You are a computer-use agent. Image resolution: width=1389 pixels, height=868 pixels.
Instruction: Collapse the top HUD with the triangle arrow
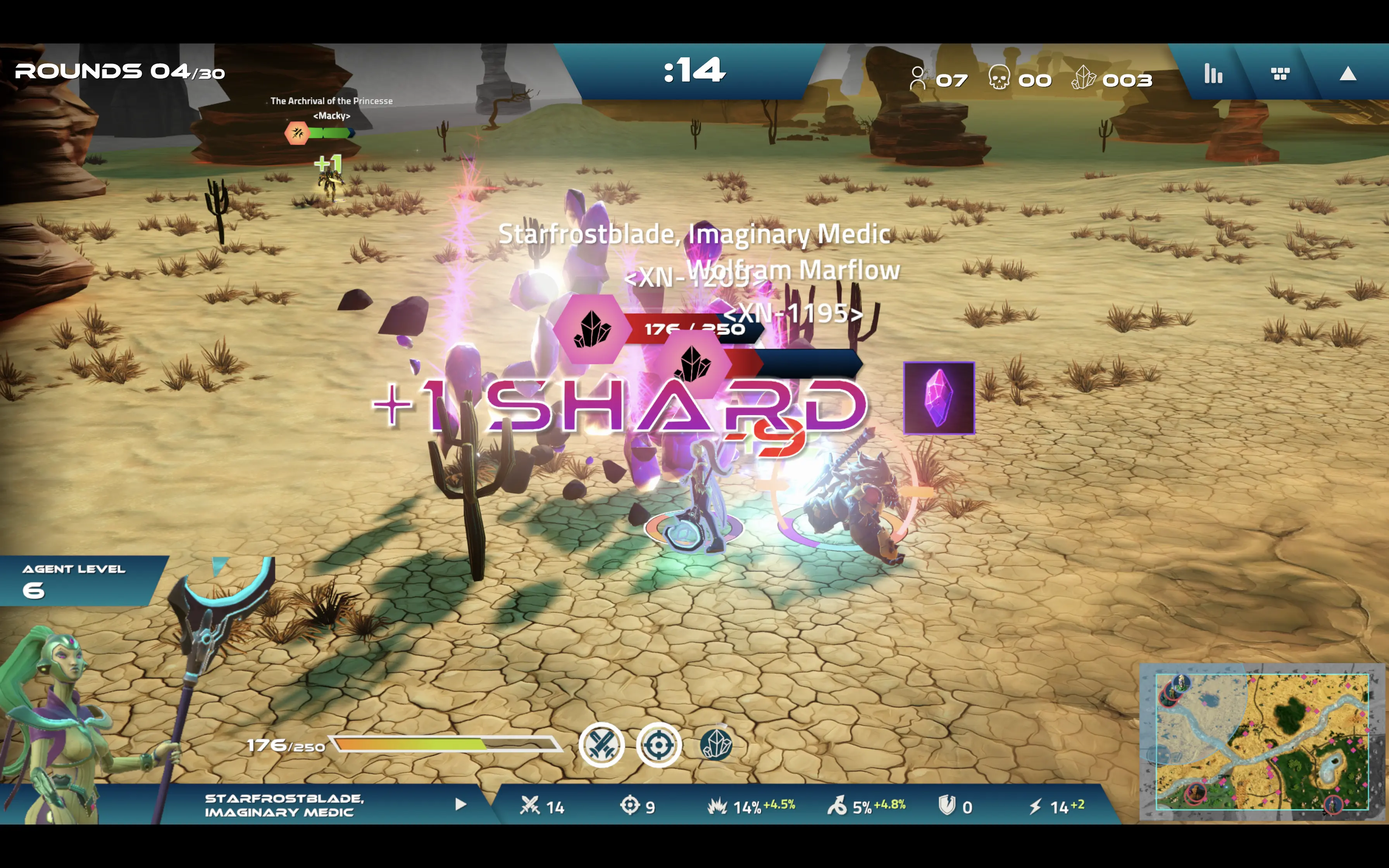coord(1348,74)
